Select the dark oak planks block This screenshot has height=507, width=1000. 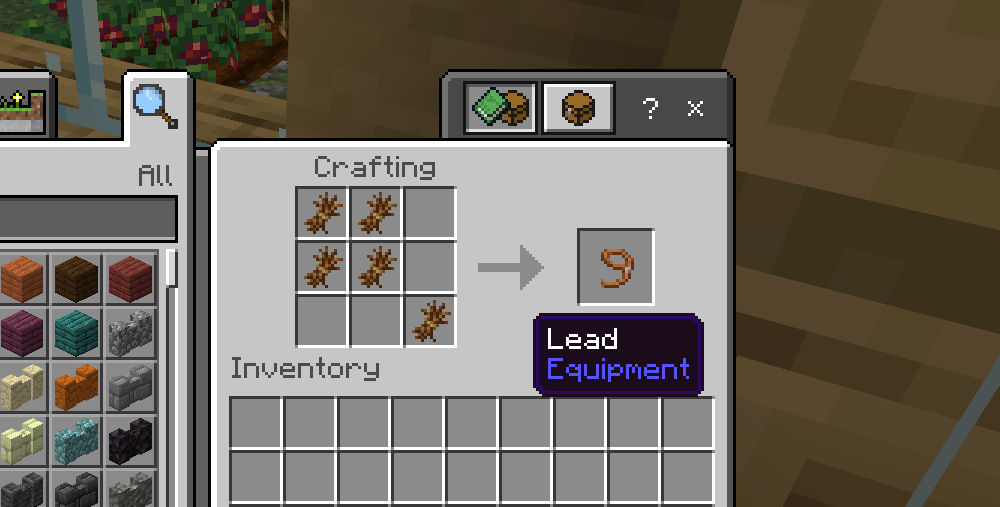pyautogui.click(x=77, y=278)
